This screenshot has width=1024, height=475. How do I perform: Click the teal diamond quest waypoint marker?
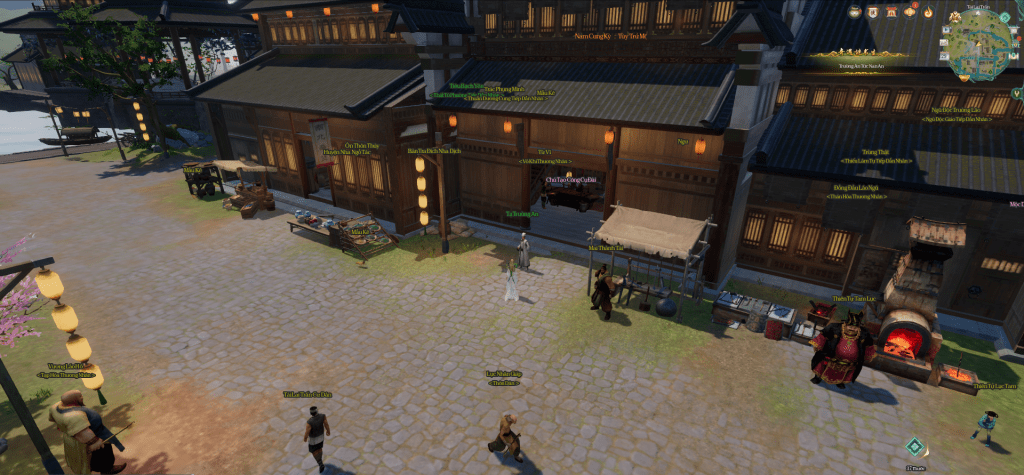[x=914, y=446]
